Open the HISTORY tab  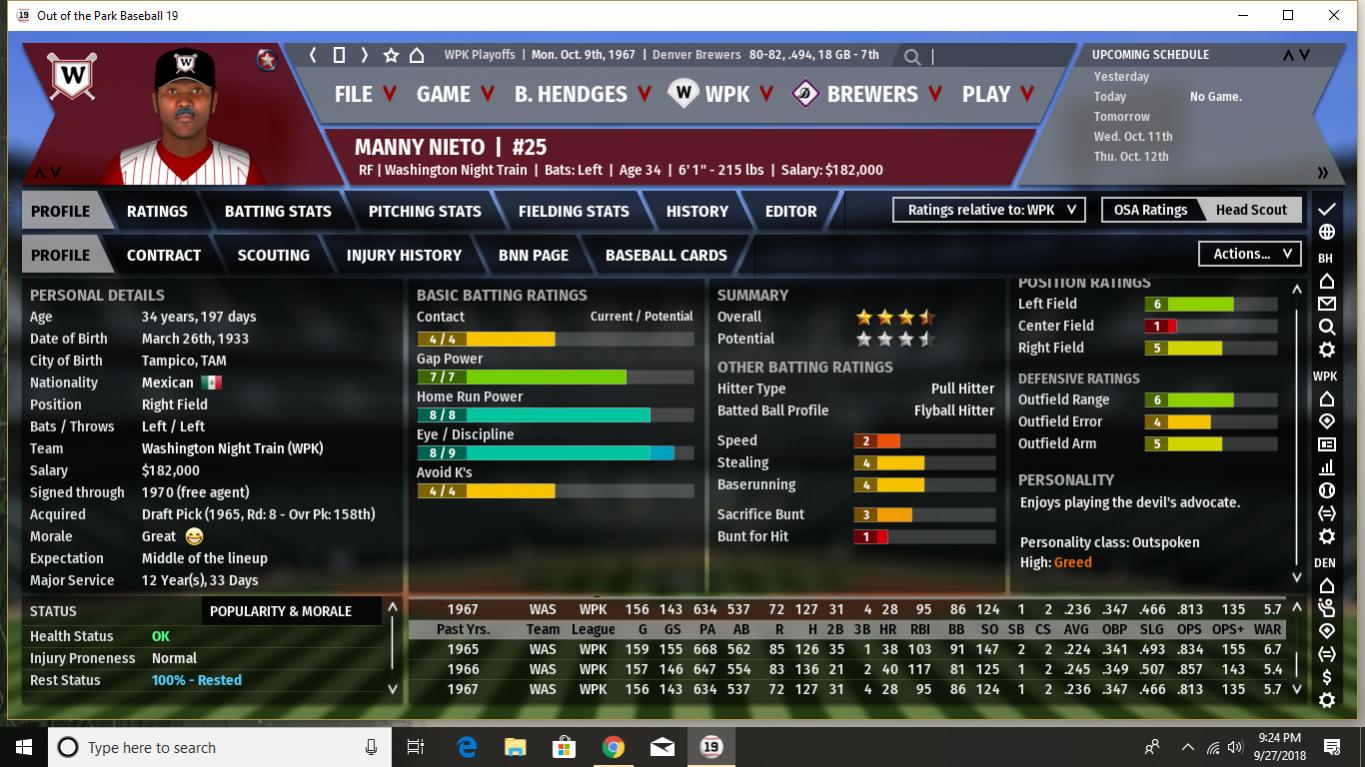tap(697, 211)
